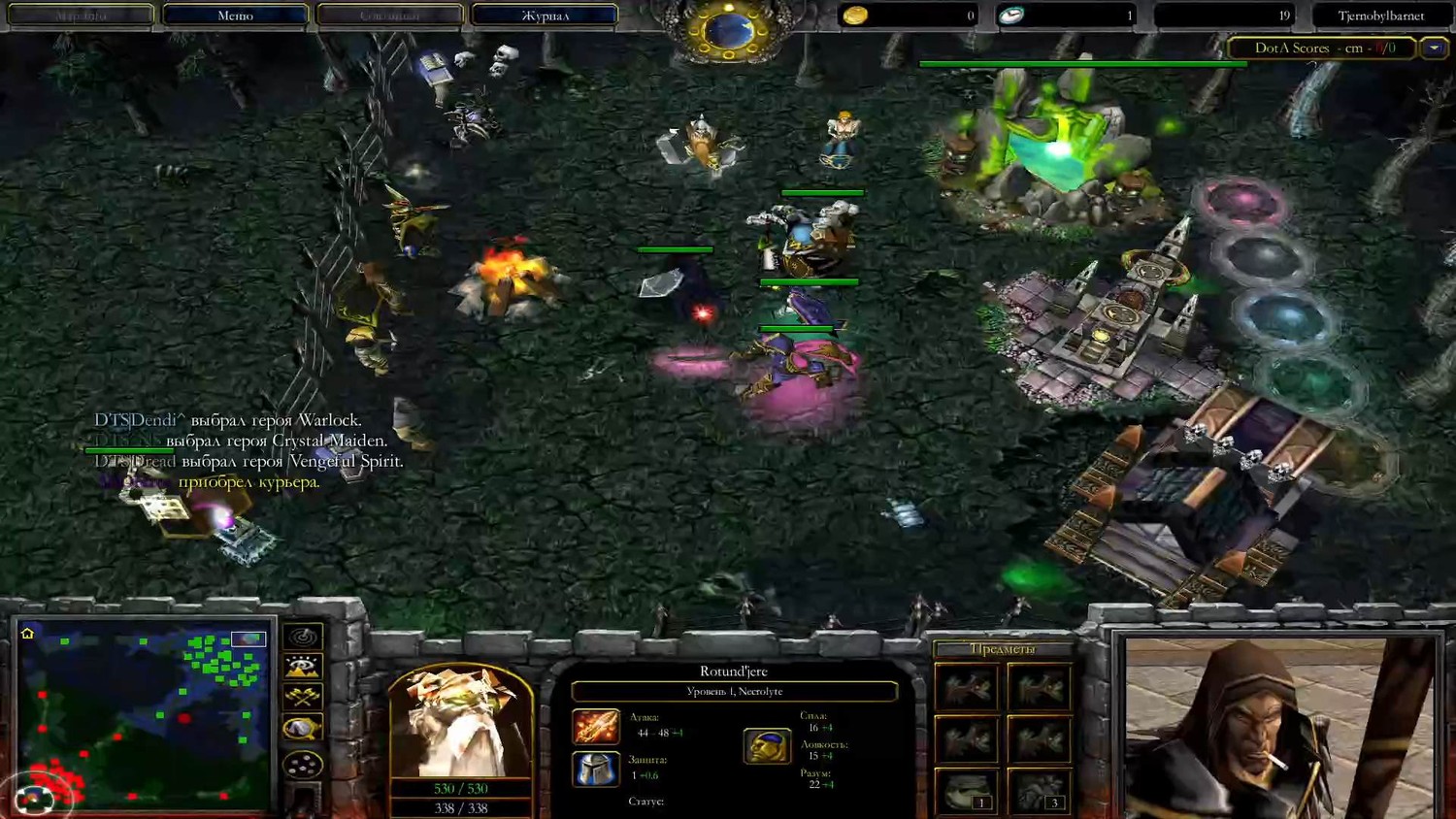Collapse the DotA Scores board arrow
This screenshot has width=1456, height=819.
(x=1434, y=48)
